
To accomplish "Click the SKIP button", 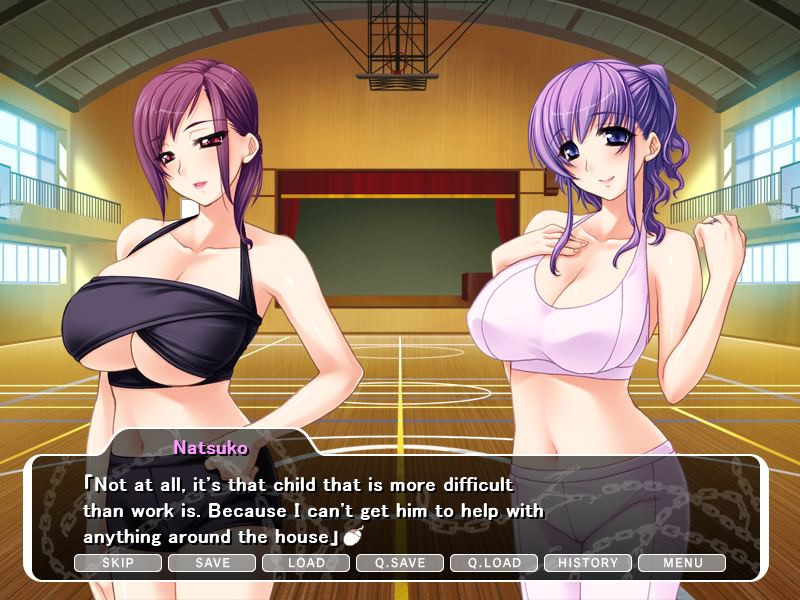I will click(x=118, y=563).
